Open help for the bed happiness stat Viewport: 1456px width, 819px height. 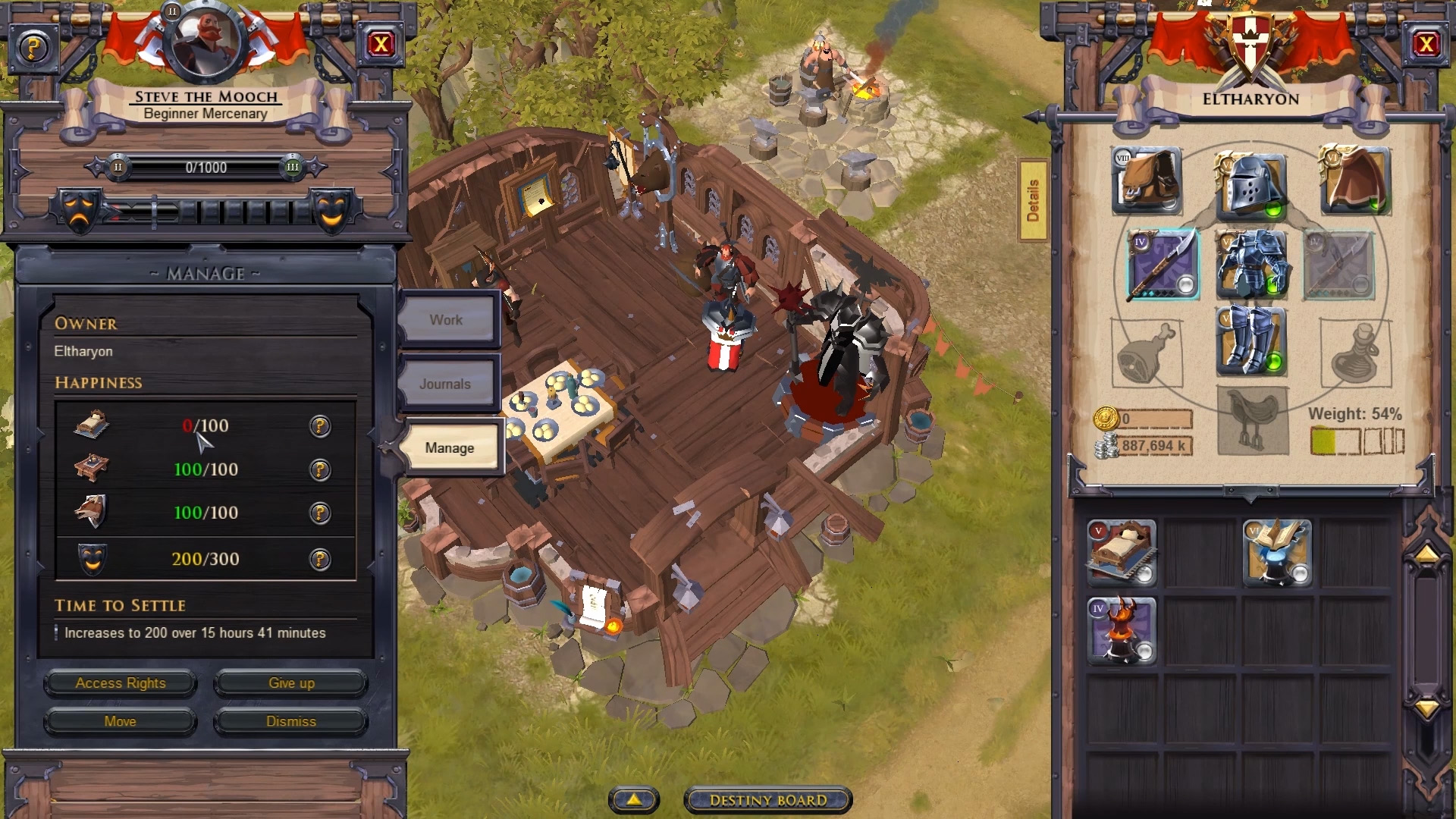(319, 427)
